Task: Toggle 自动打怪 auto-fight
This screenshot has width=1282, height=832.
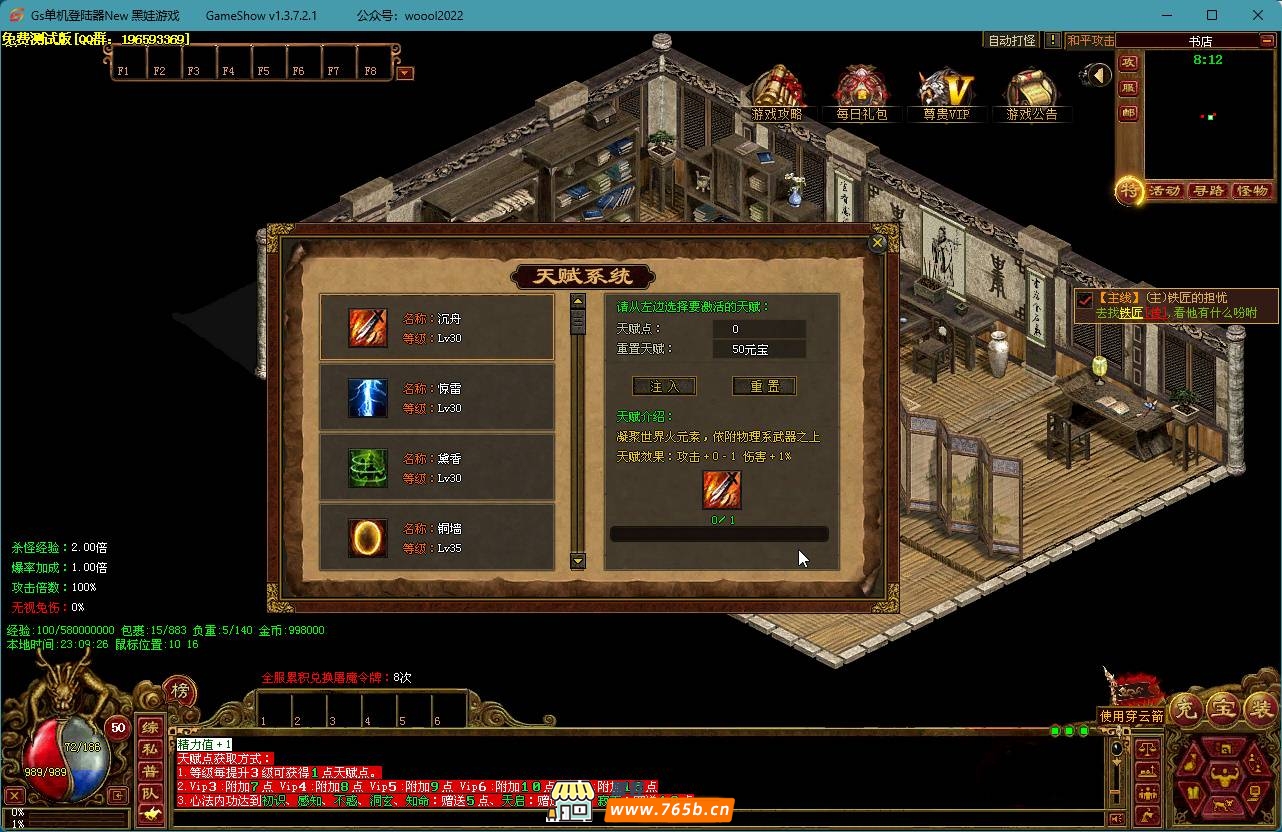Action: pyautogui.click(x=1012, y=41)
